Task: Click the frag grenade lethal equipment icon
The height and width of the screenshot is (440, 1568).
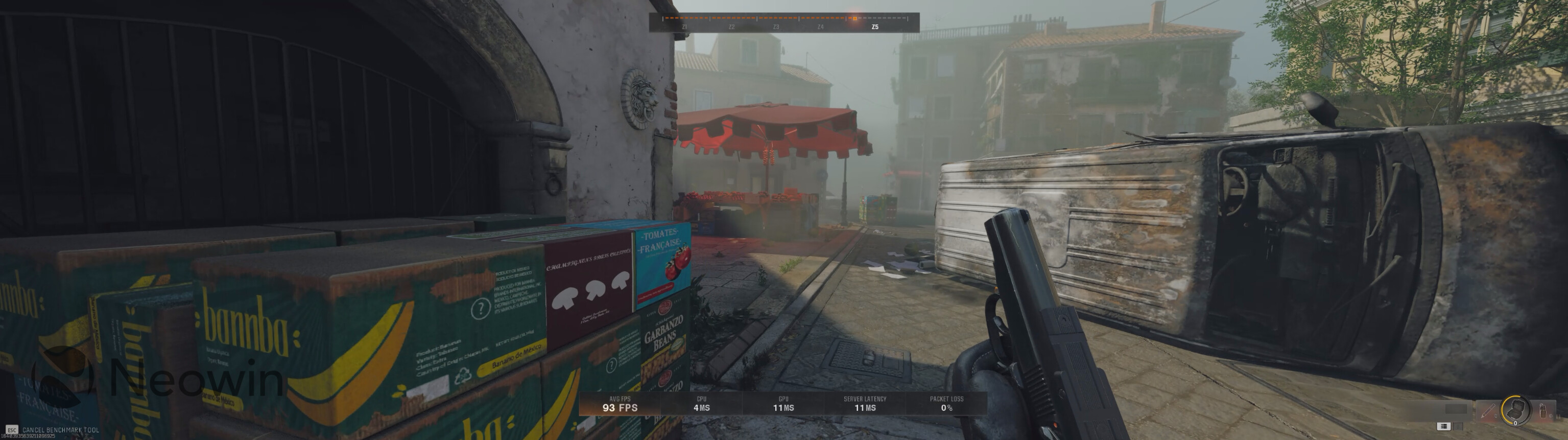Action: click(1542, 411)
